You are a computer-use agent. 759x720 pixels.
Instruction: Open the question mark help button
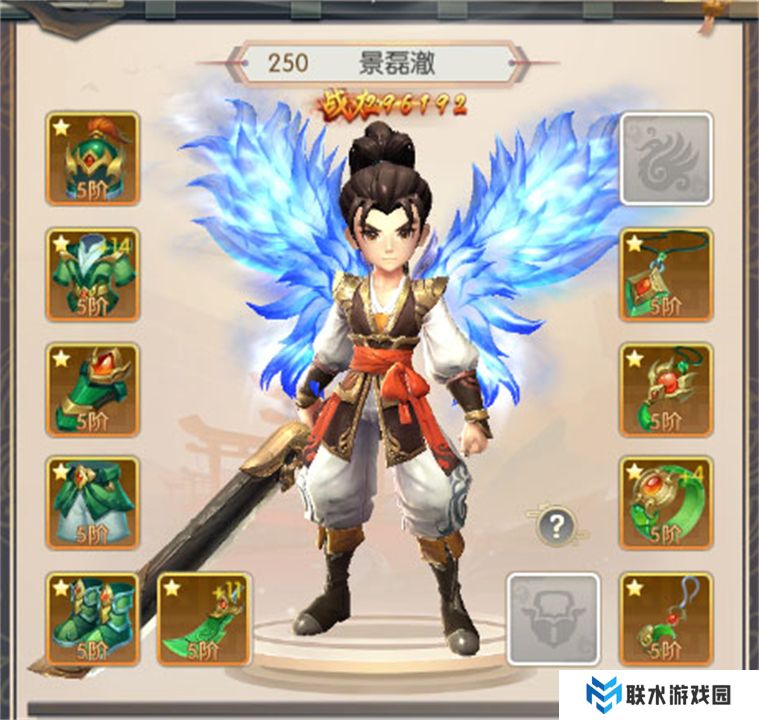(x=556, y=524)
